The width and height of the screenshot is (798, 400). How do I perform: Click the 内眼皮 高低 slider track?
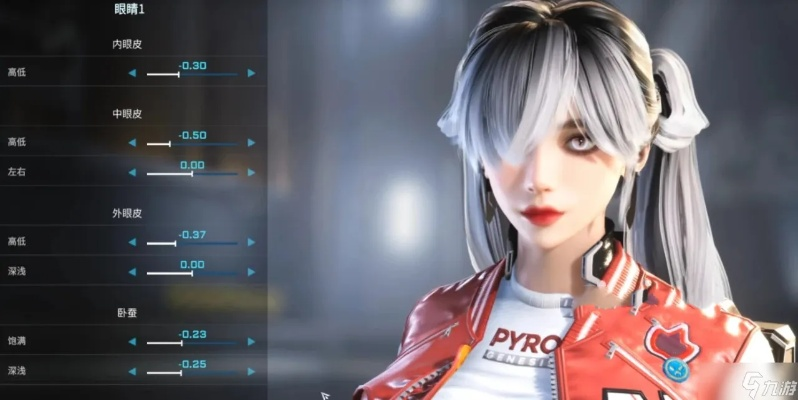coord(192,74)
